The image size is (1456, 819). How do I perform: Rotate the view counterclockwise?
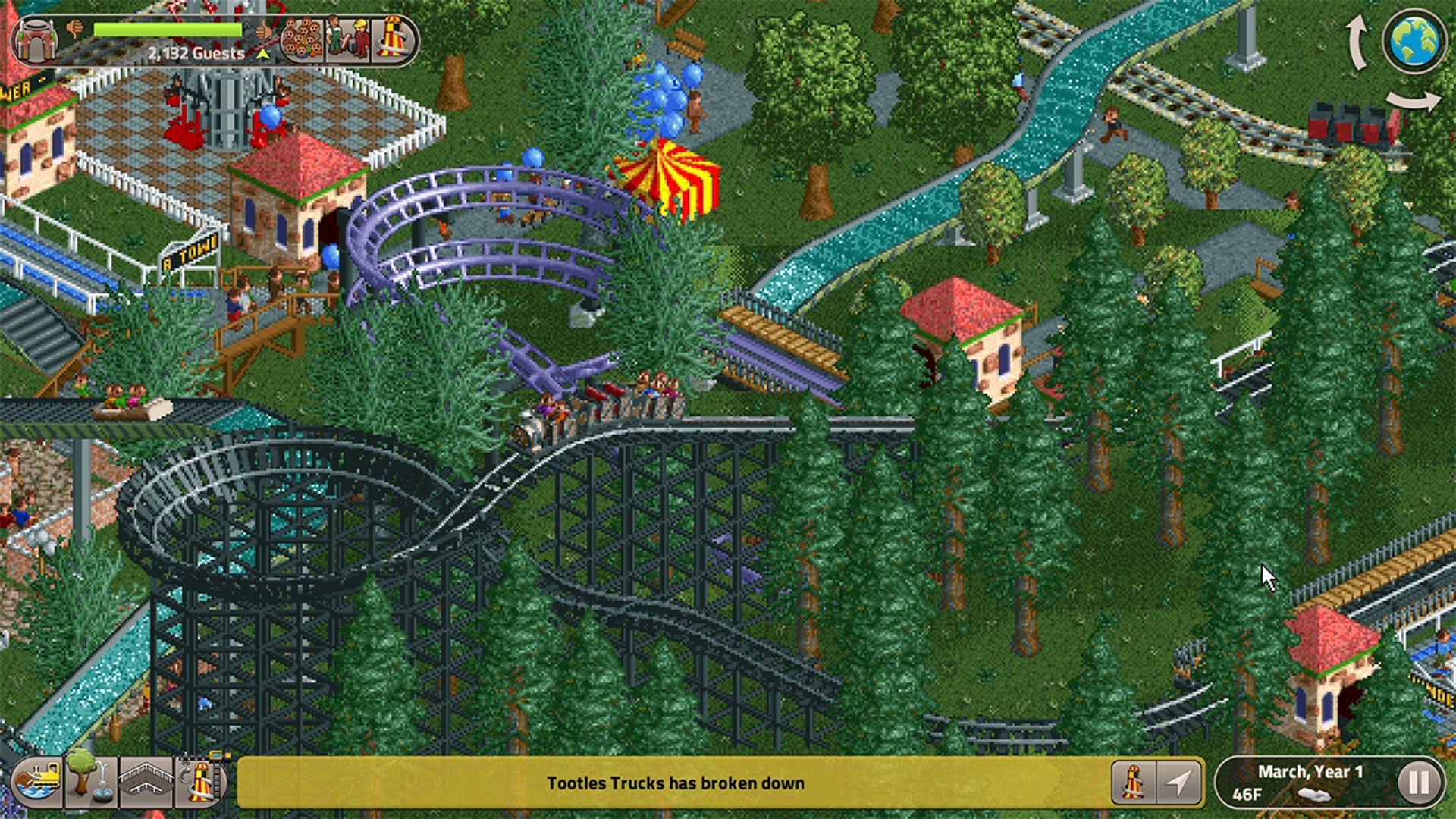1357,43
